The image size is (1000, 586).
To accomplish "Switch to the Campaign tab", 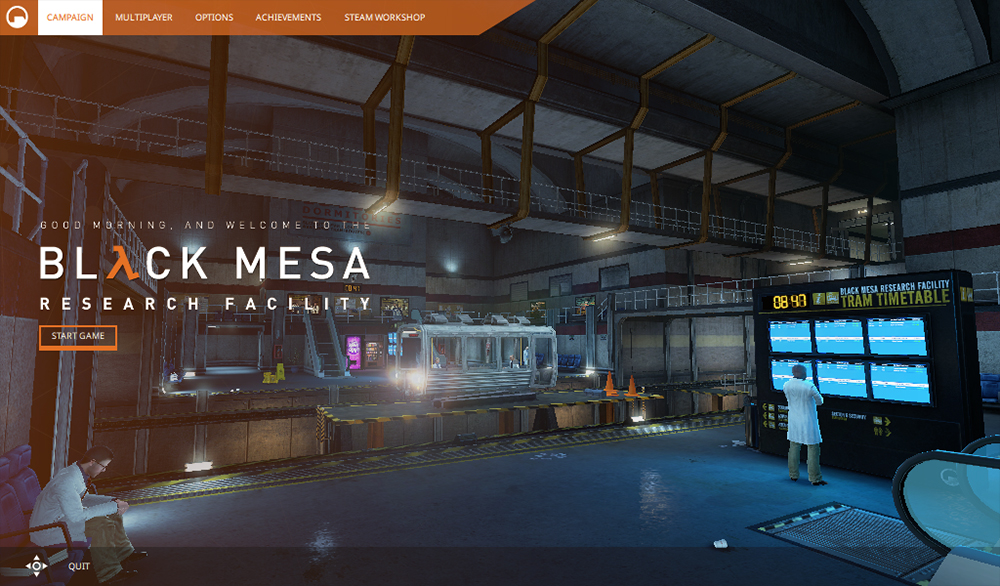I will point(70,18).
